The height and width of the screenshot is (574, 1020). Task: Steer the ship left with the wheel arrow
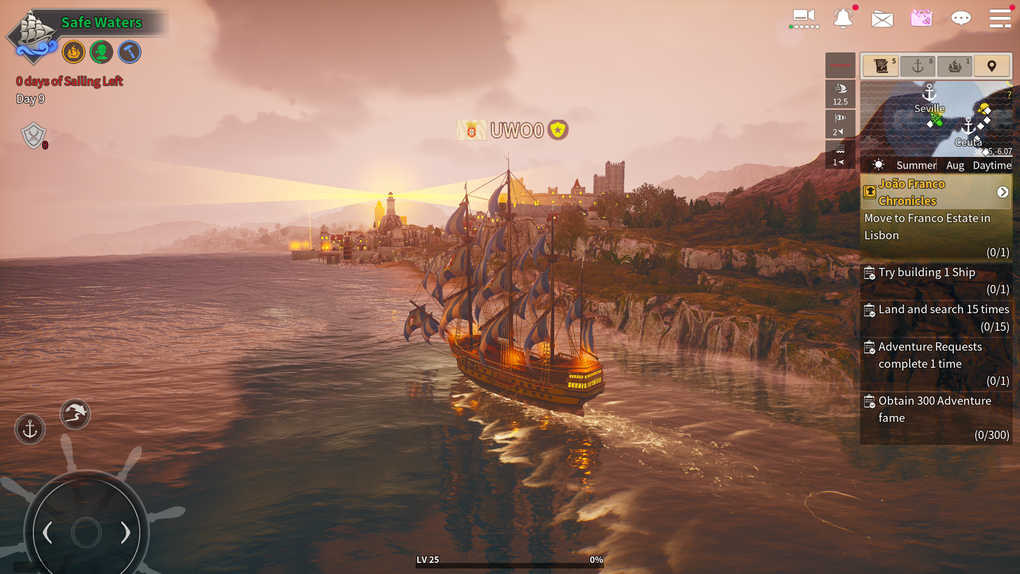pyautogui.click(x=46, y=533)
